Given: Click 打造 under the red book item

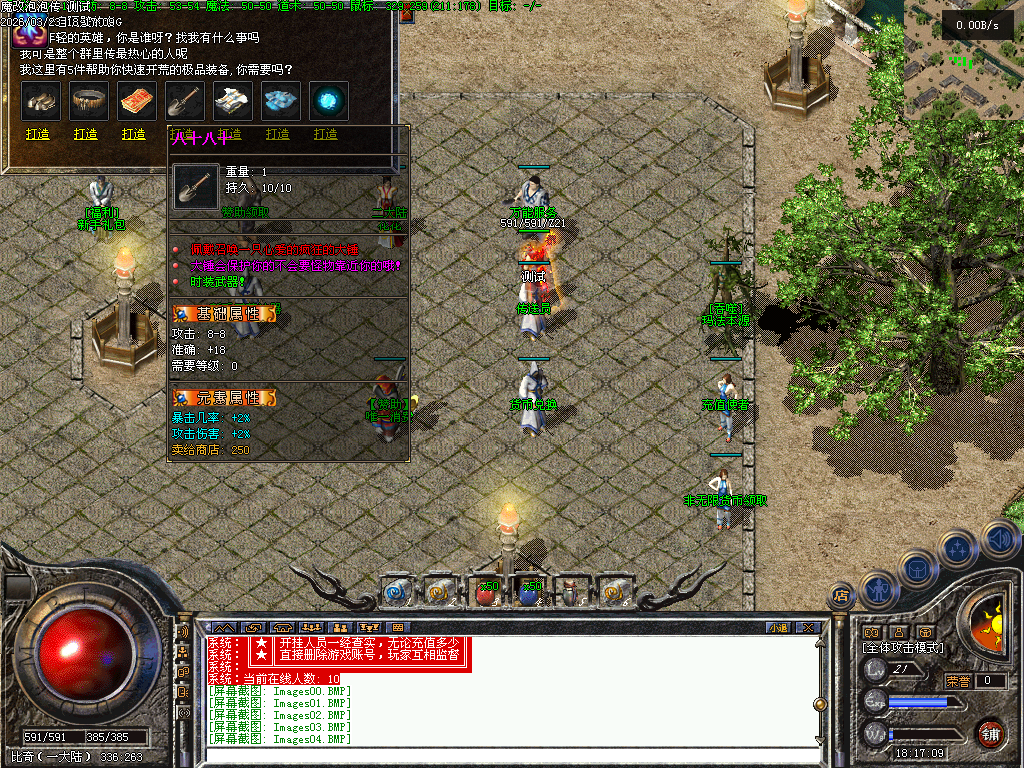Looking at the screenshot, I should tap(134, 134).
